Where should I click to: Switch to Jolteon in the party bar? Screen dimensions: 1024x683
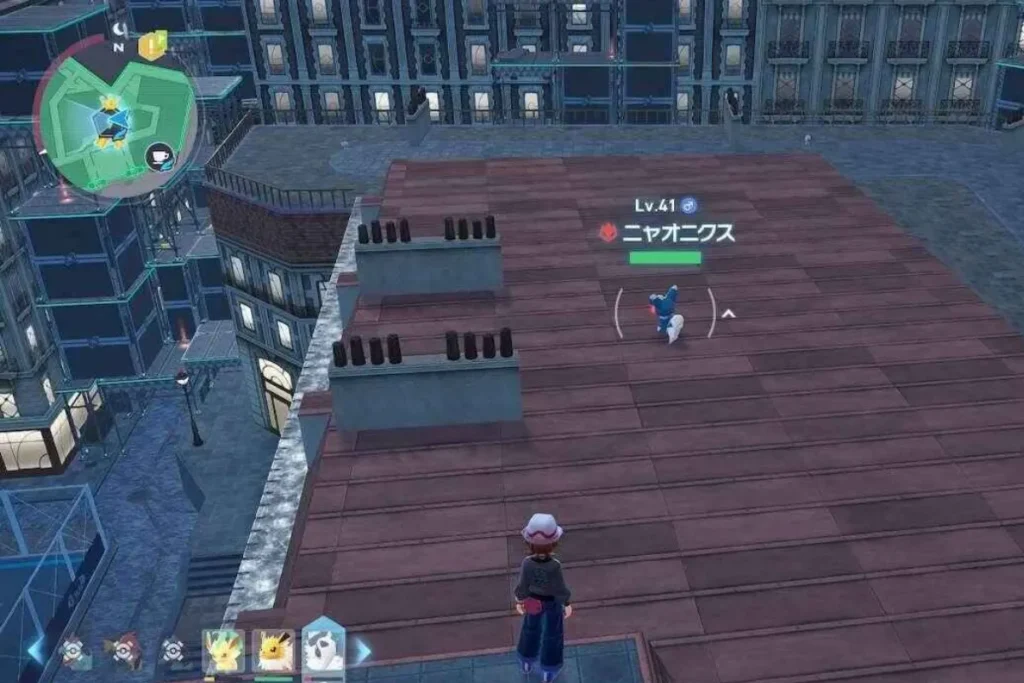pos(272,650)
